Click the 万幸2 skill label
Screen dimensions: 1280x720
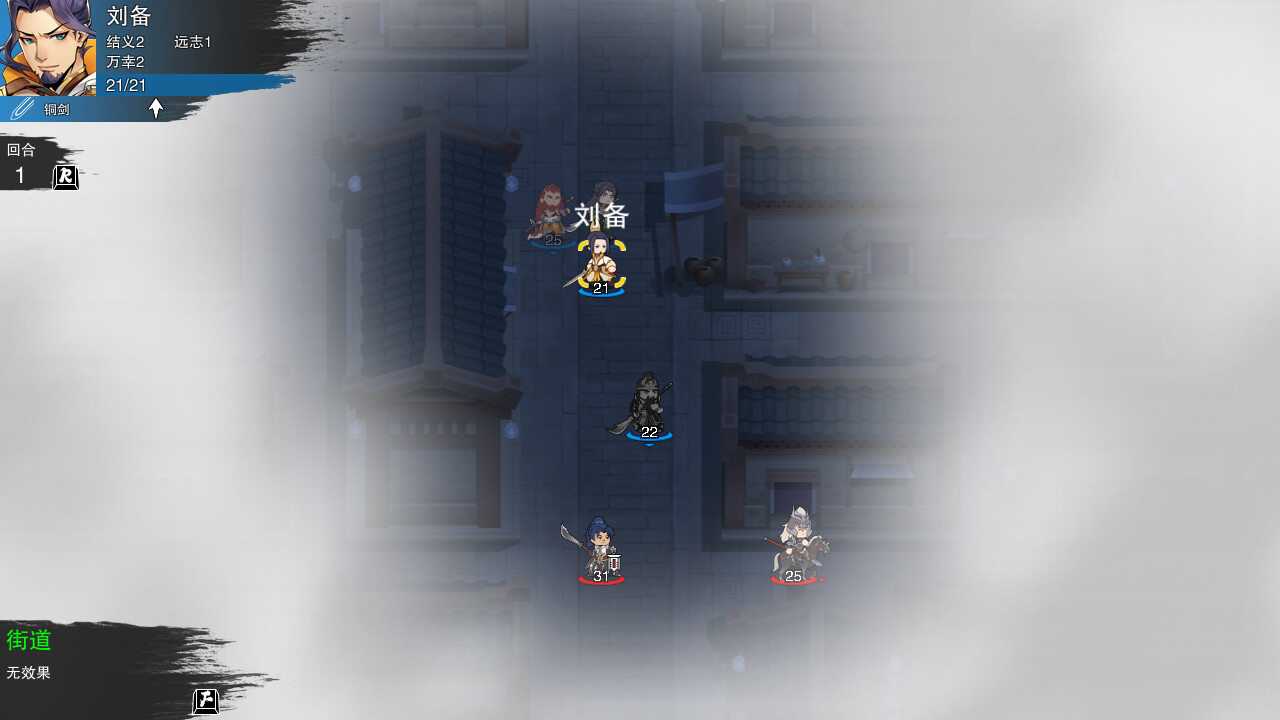click(x=125, y=61)
